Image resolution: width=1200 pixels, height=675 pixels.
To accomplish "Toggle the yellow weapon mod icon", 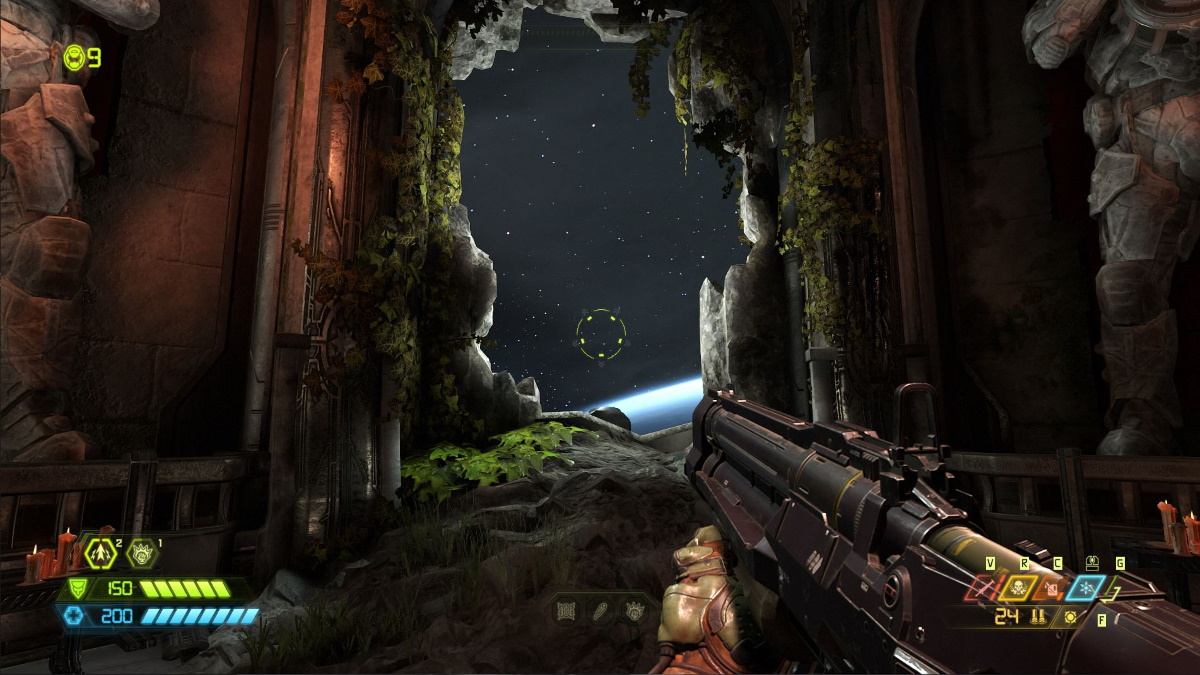I will click(1070, 617).
